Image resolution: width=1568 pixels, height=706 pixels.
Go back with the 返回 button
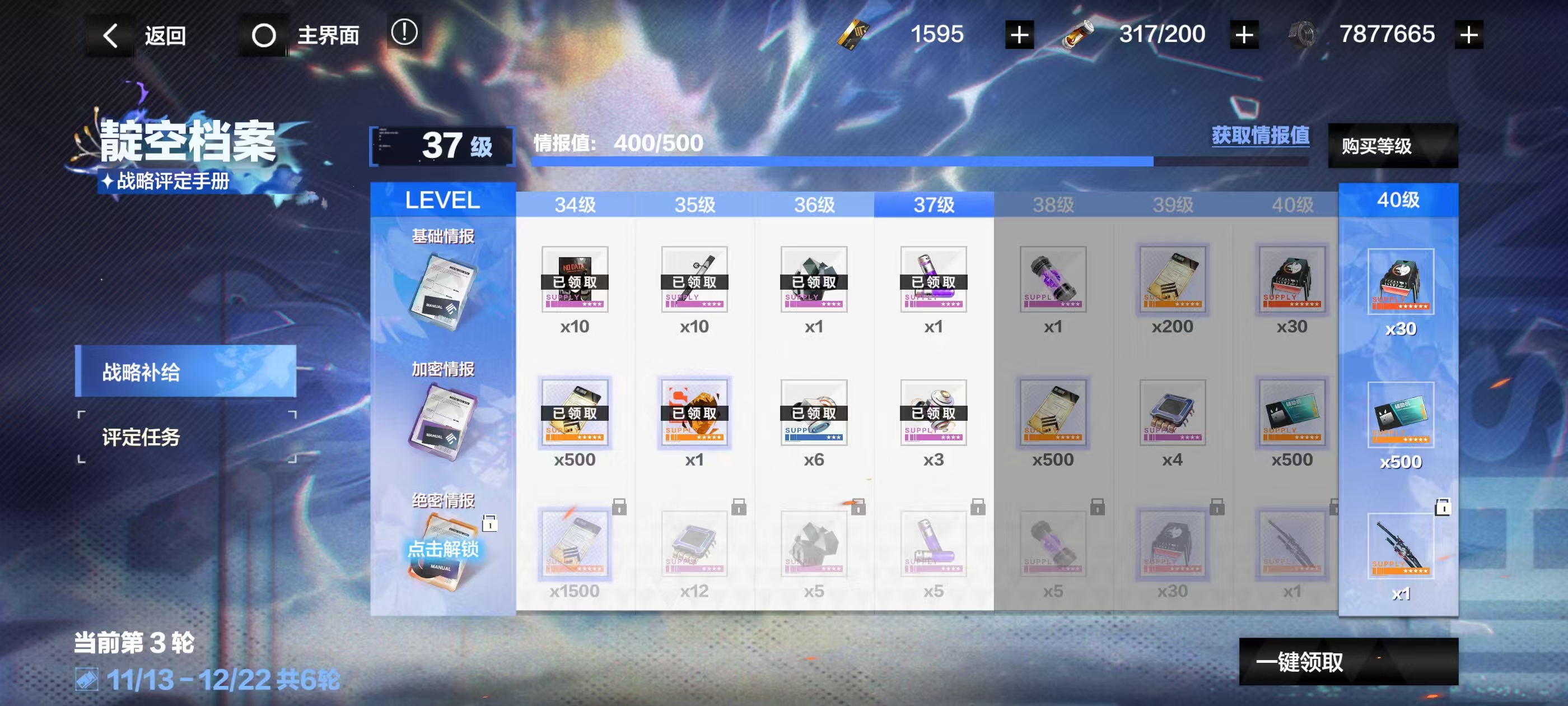[x=145, y=35]
